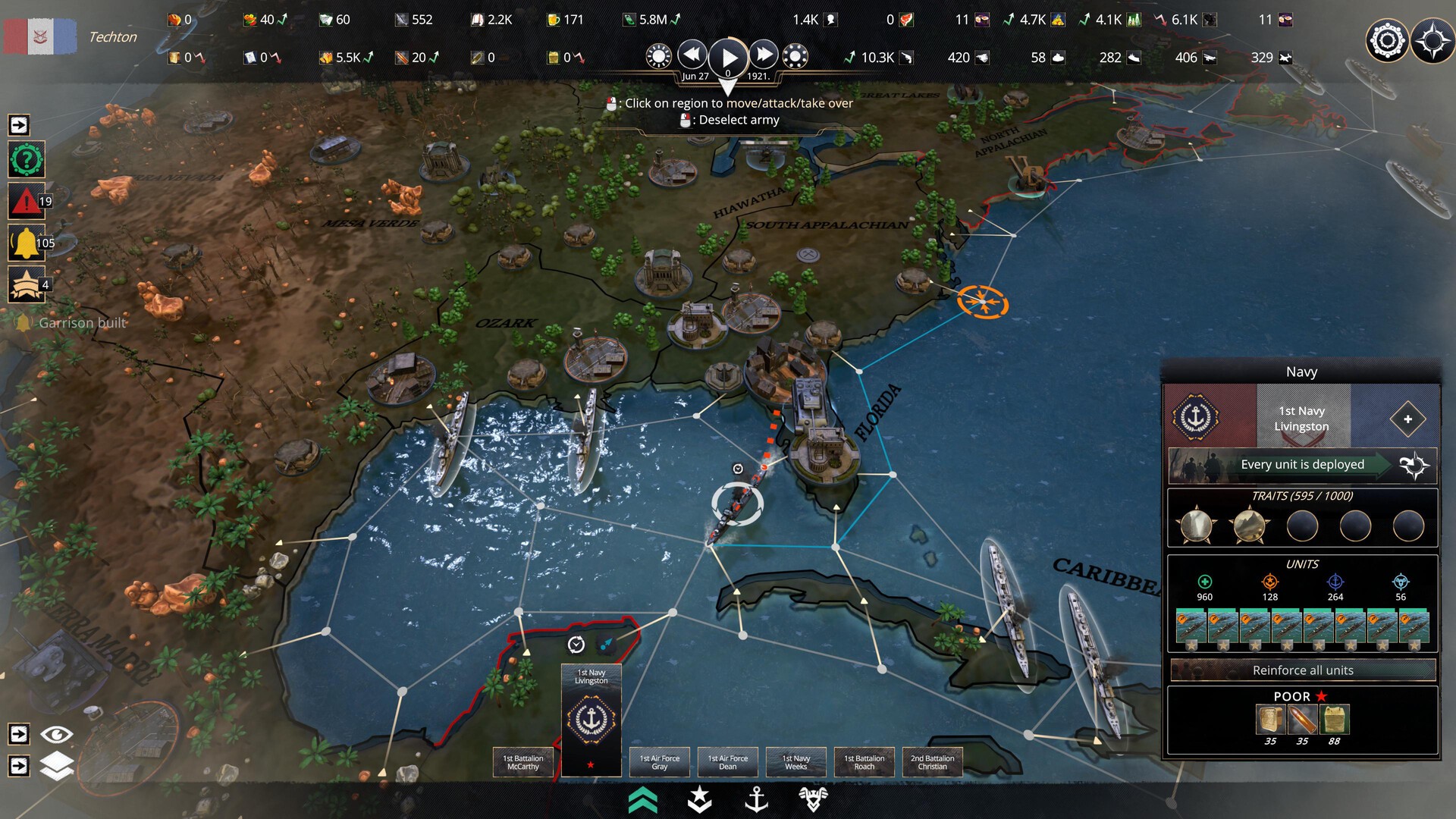Viewport: 1456px width, 819px height.
Task: Toggle the eye visibility icon
Action: coord(57,734)
